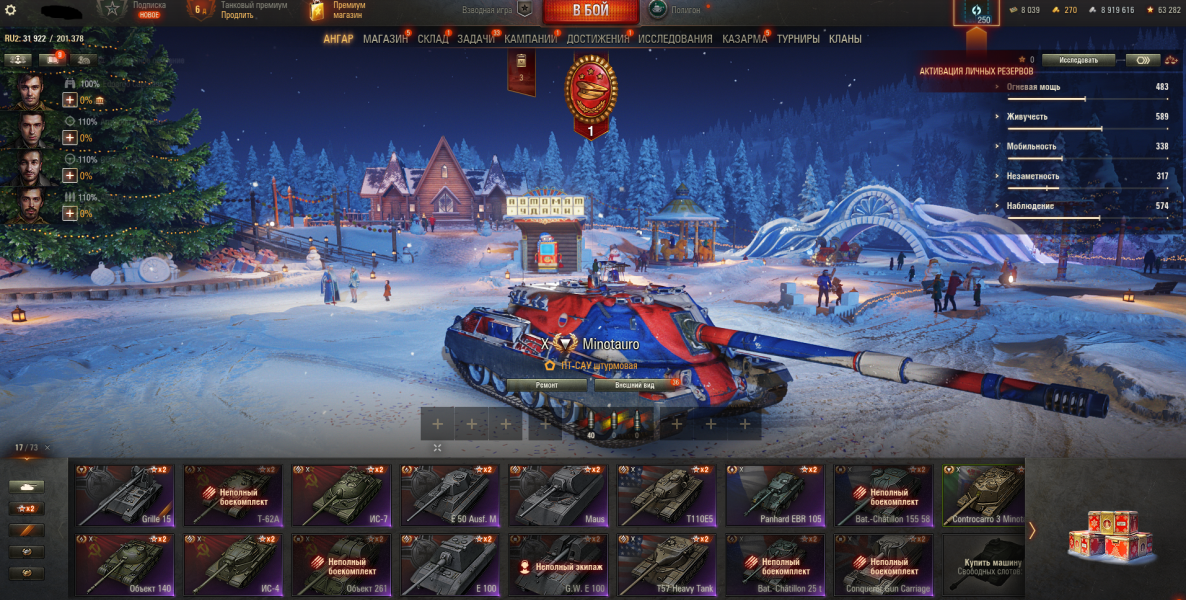The height and width of the screenshot is (600, 1186).
Task: Open the МАГАЗИН tab
Action: pyautogui.click(x=385, y=39)
